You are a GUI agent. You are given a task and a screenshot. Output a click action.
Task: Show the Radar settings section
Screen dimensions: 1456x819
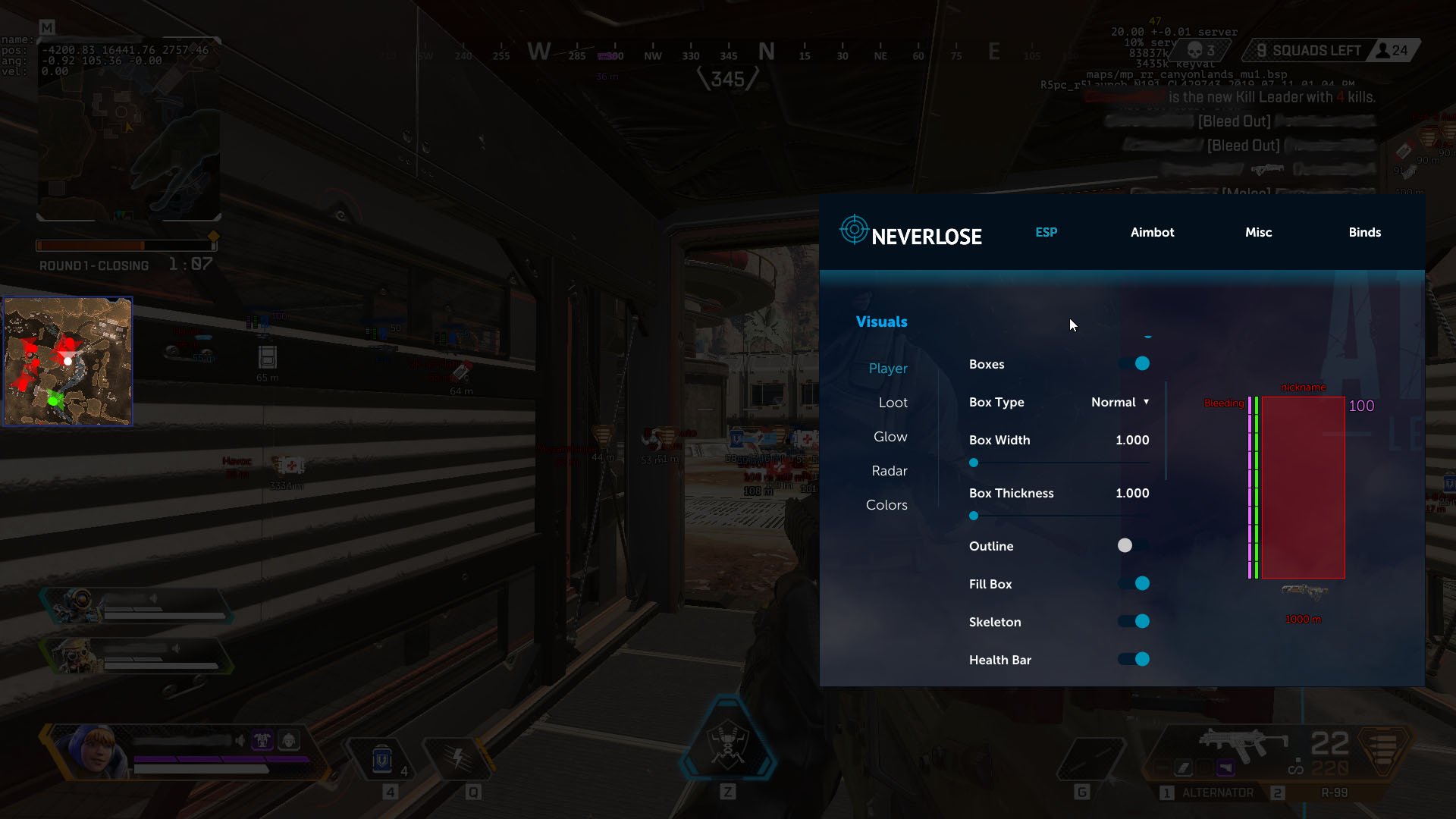[890, 471]
